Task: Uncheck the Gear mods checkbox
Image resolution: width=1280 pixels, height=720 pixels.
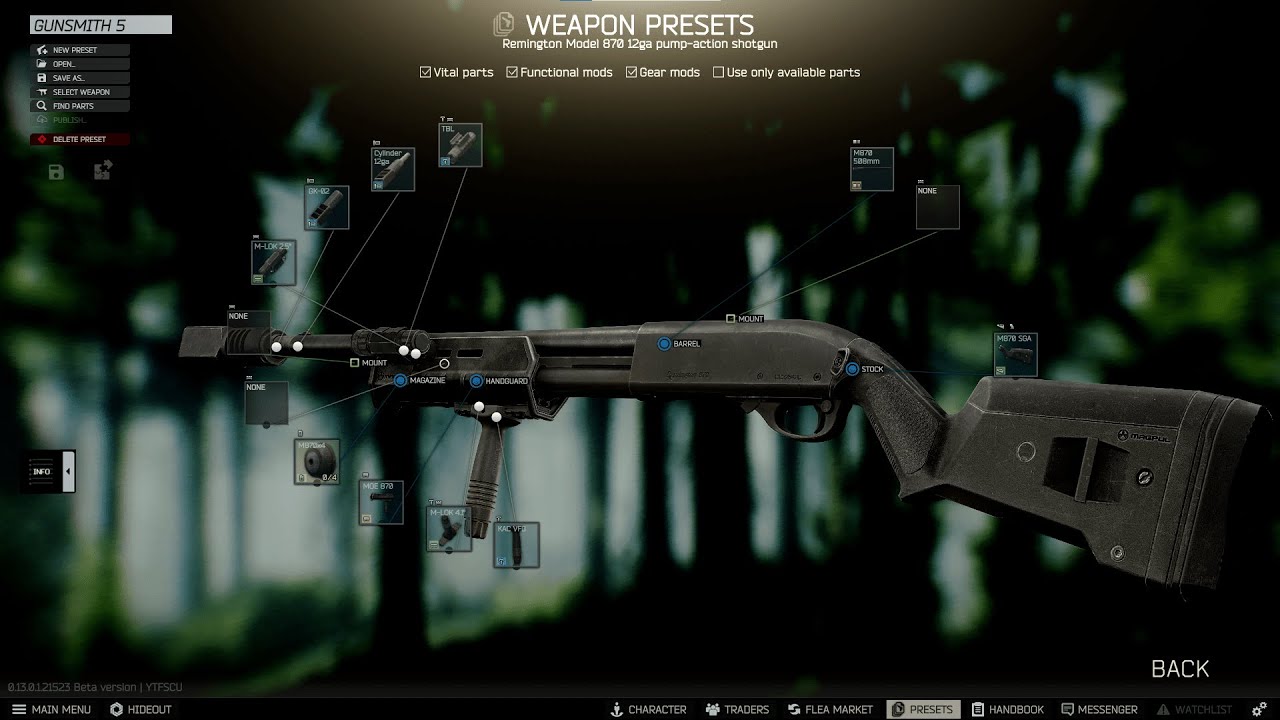Action: (632, 72)
